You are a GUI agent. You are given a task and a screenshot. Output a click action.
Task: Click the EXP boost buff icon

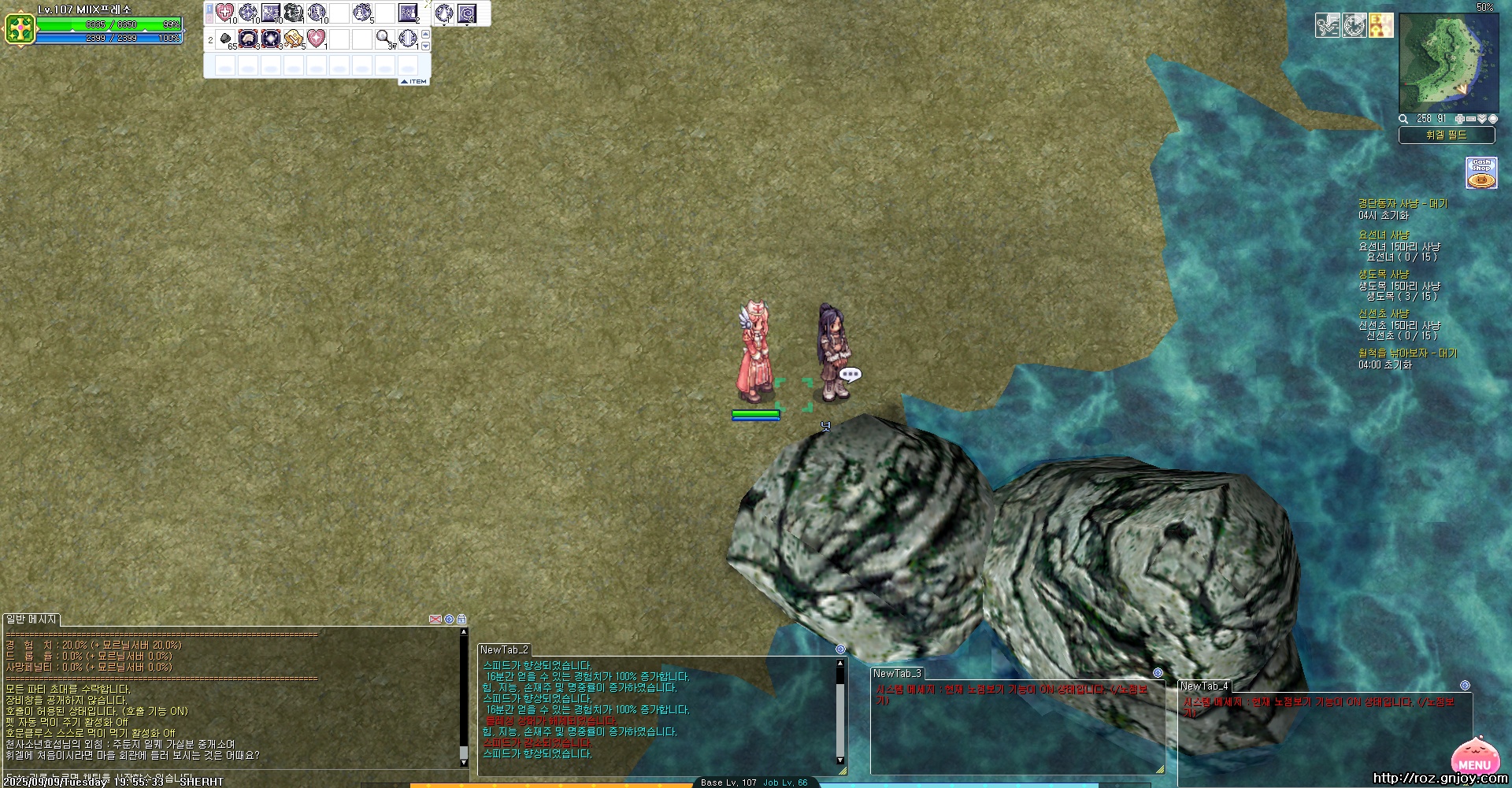pyautogui.click(x=1381, y=25)
